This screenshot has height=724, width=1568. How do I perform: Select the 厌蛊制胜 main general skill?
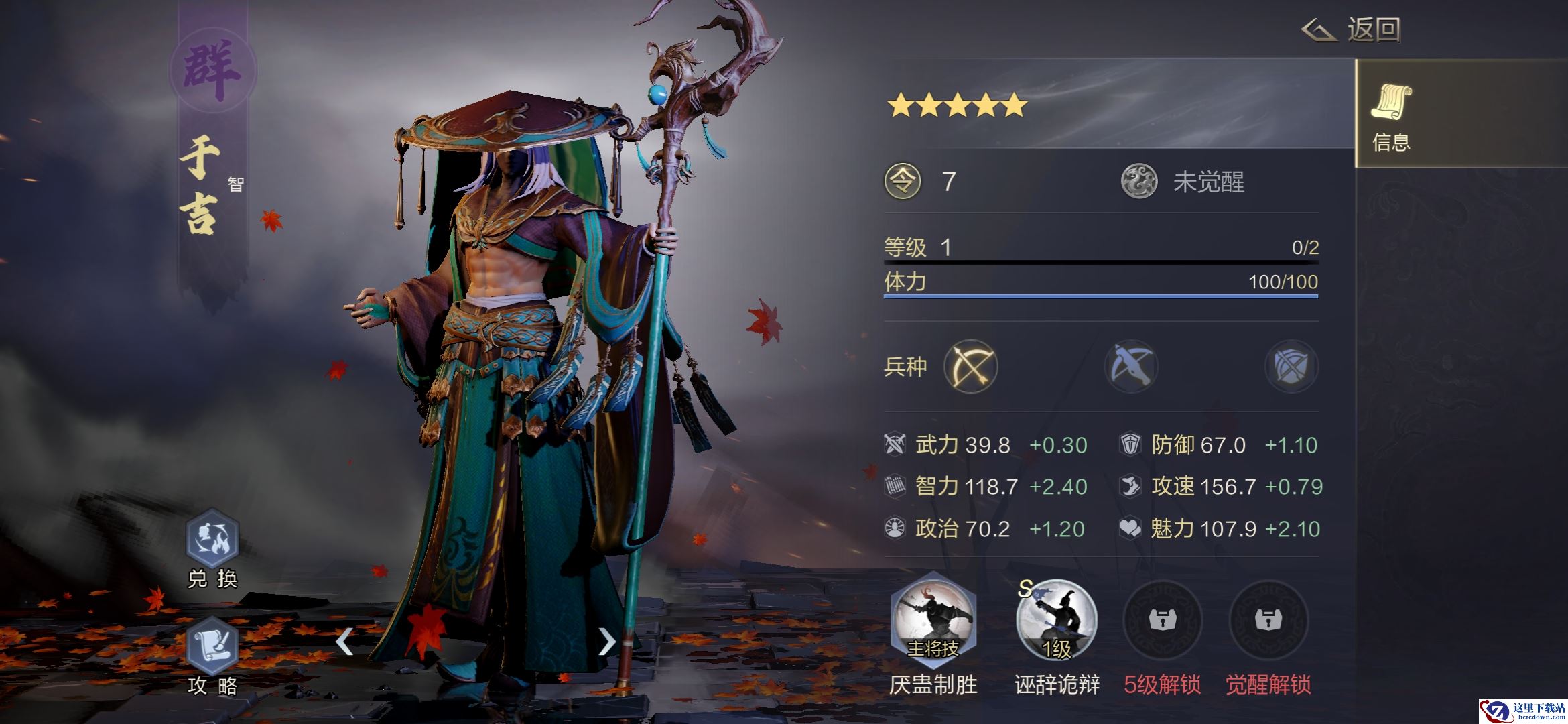click(933, 620)
